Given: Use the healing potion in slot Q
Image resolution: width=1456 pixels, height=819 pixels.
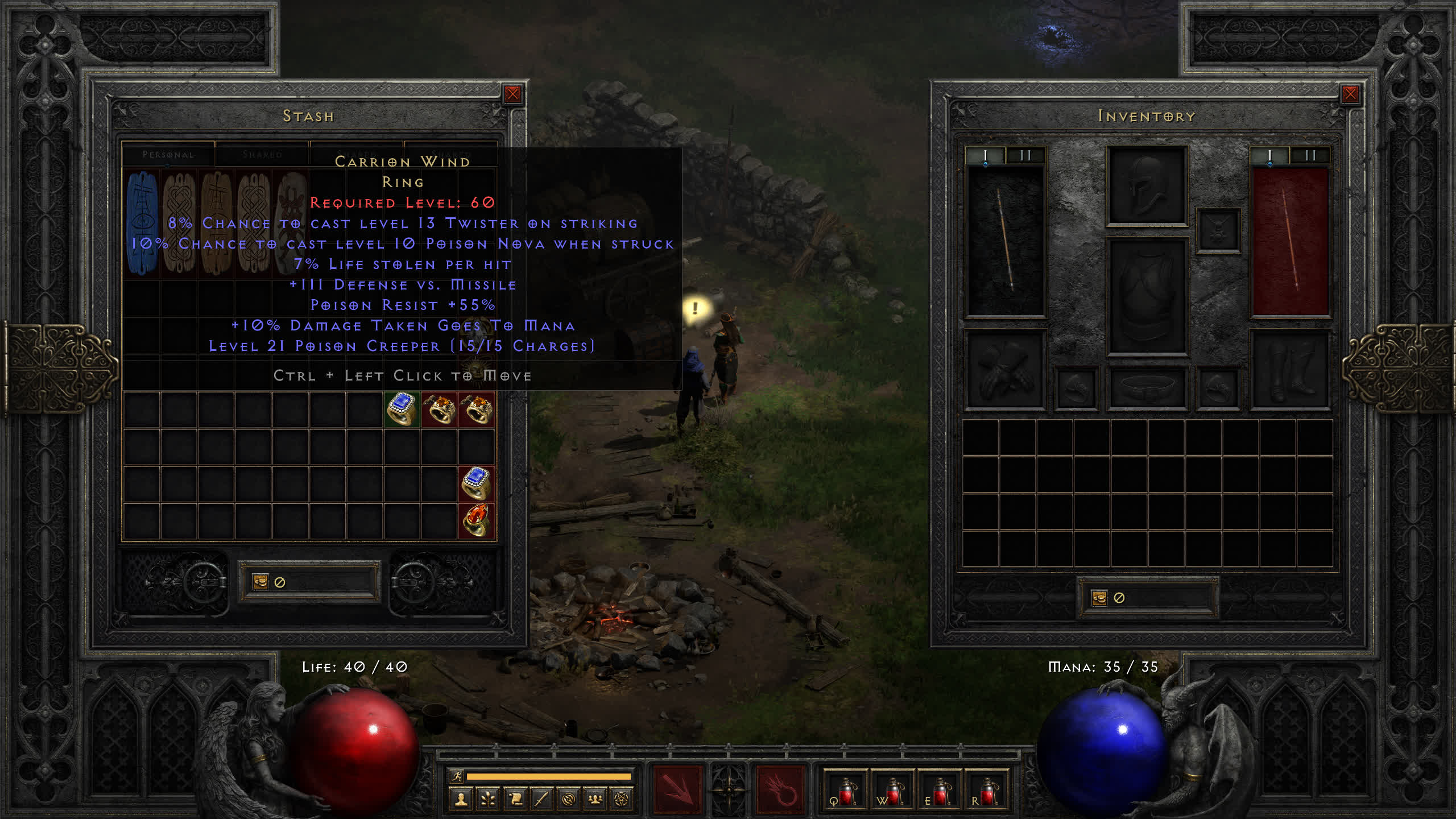Looking at the screenshot, I should coord(846,791).
